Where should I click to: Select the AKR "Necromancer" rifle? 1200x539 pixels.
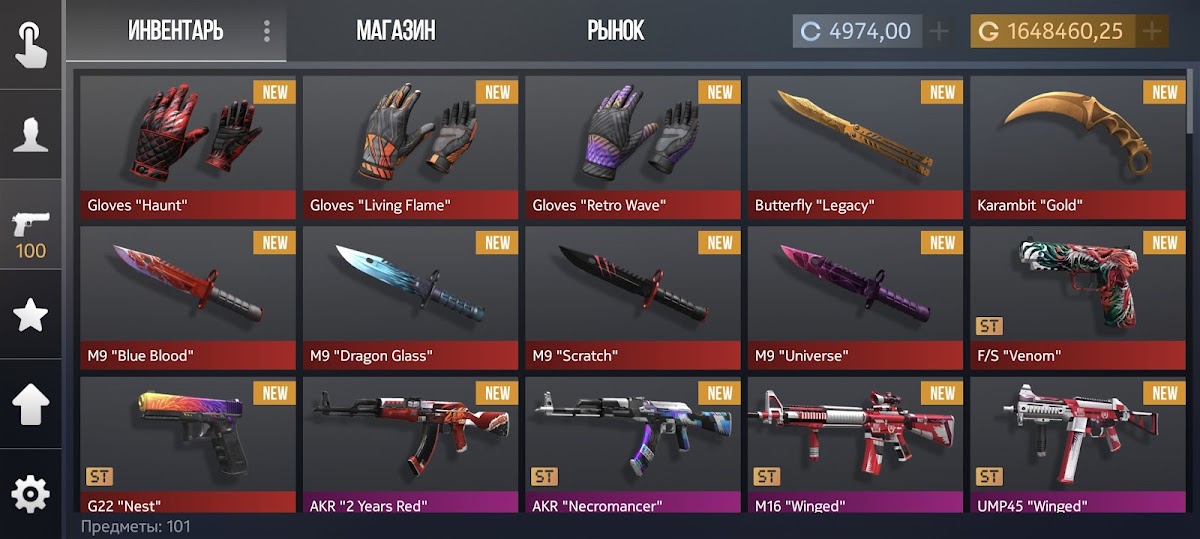pyautogui.click(x=633, y=444)
